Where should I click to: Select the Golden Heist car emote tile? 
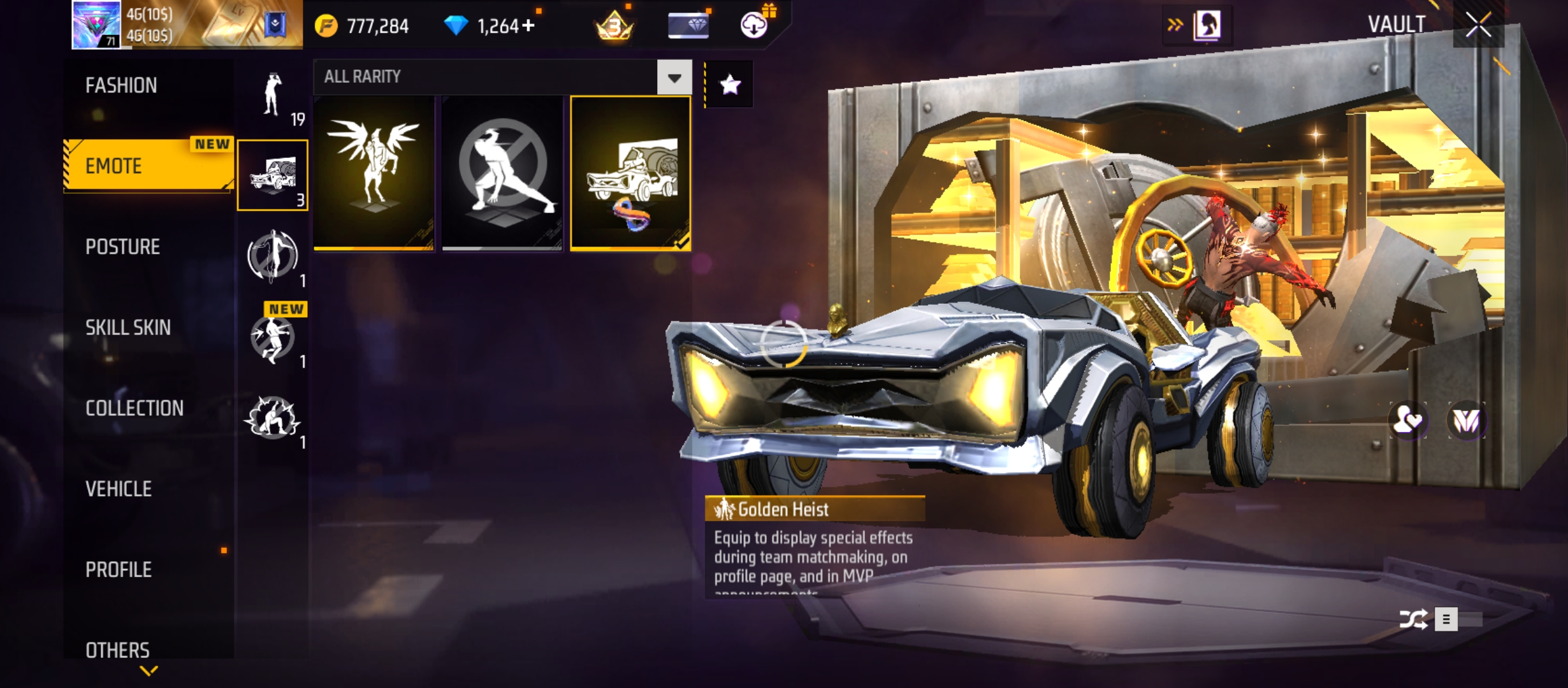tap(630, 173)
